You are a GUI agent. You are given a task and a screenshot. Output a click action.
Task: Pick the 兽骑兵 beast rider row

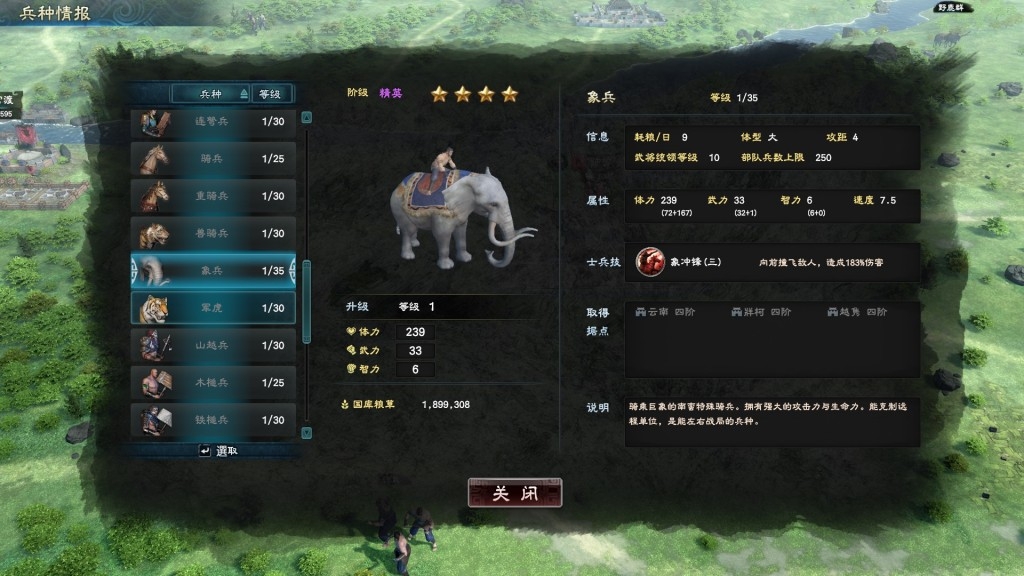(213, 233)
